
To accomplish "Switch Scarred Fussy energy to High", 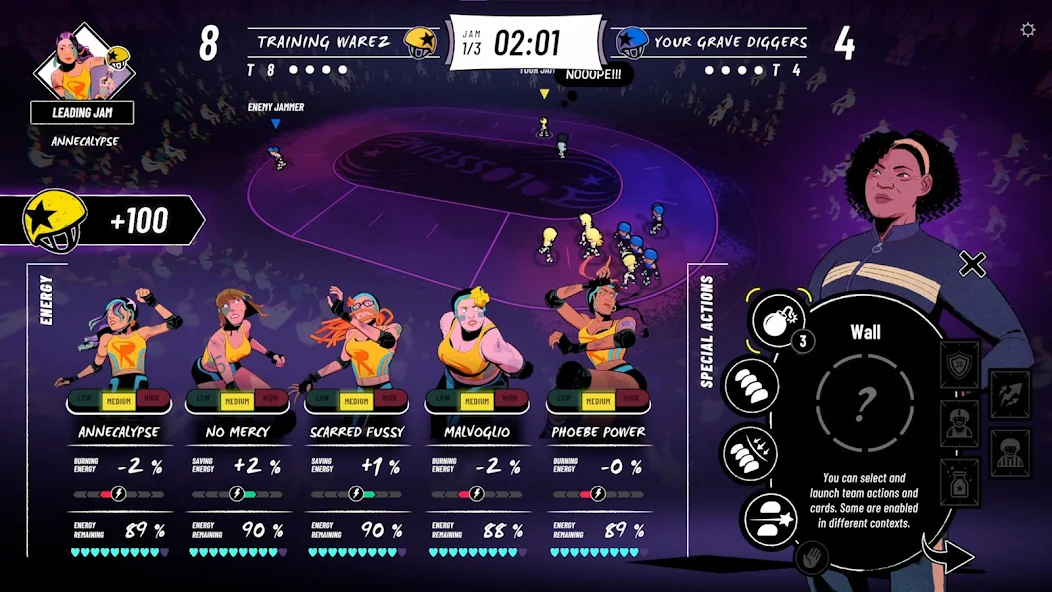I will pyautogui.click(x=390, y=401).
